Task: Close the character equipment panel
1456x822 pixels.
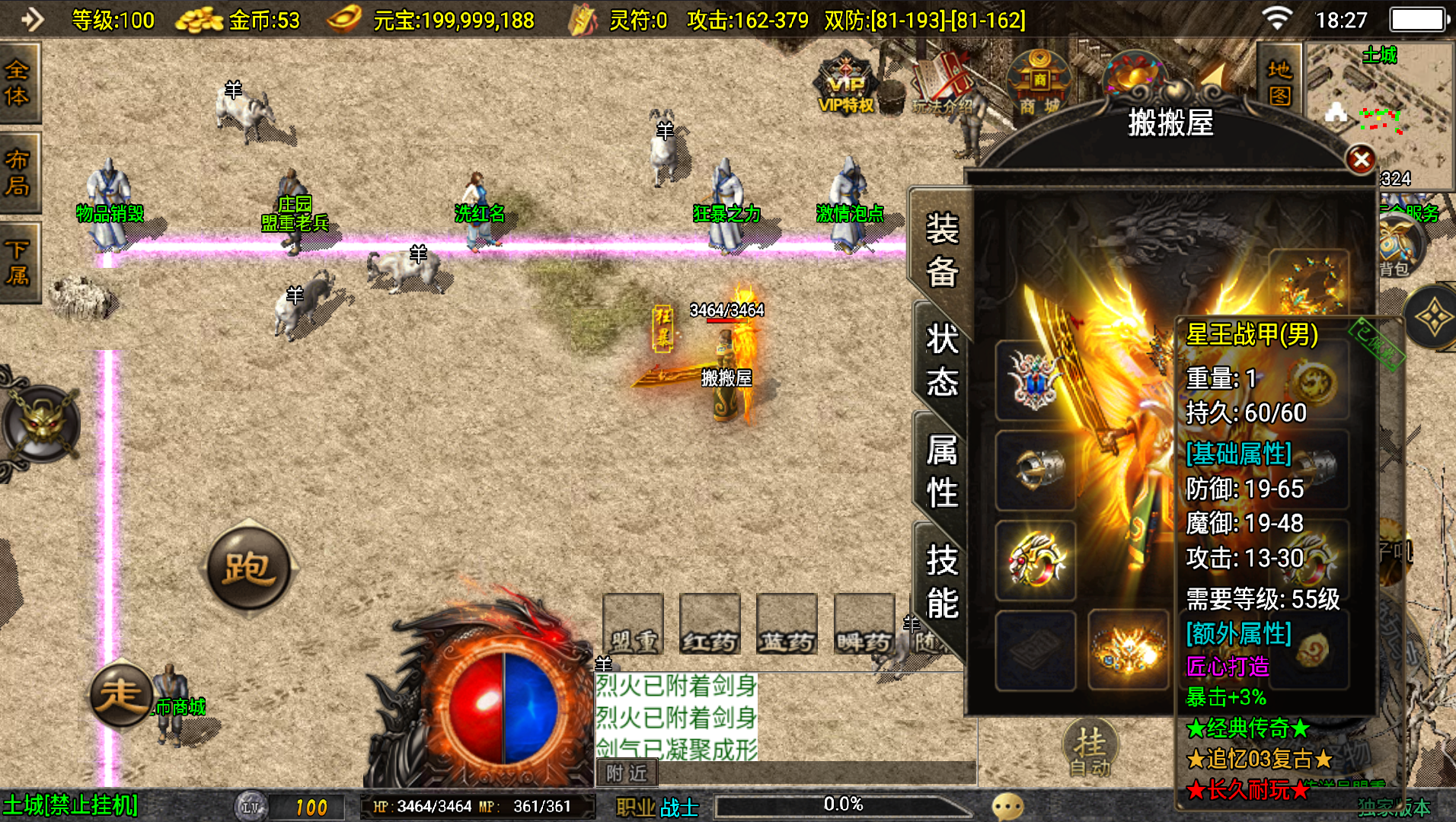Action: (1361, 160)
